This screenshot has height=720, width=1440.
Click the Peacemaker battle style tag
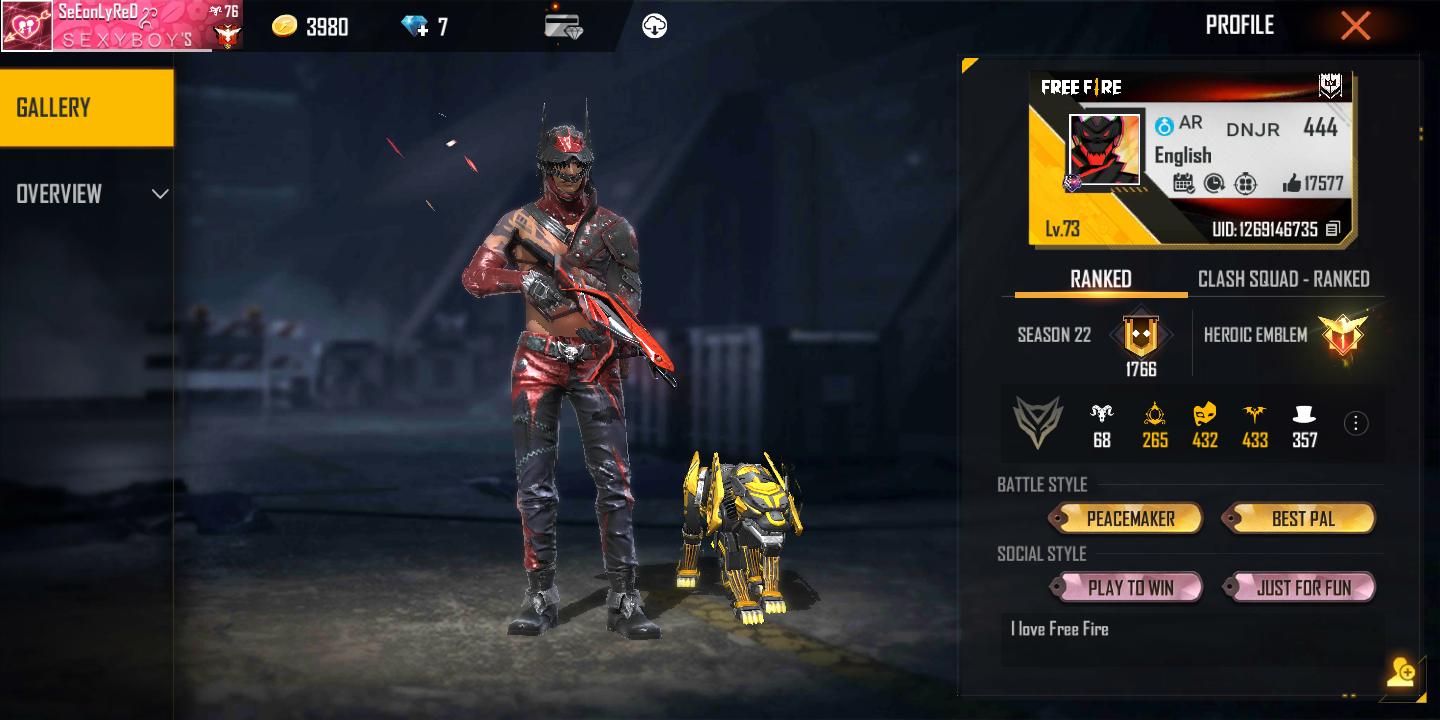pyautogui.click(x=1129, y=518)
